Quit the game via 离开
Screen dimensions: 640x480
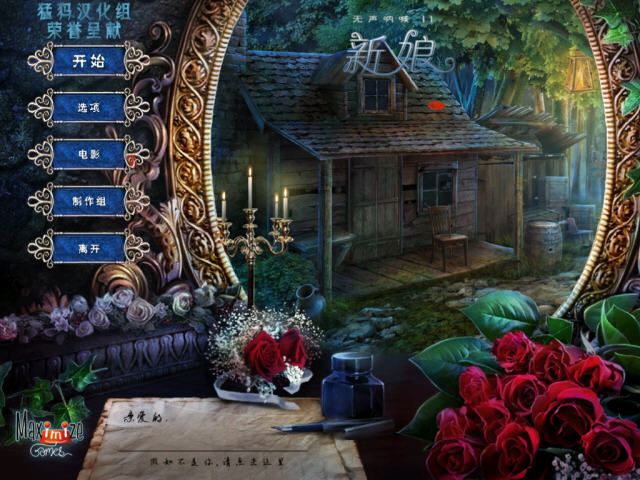pos(88,247)
